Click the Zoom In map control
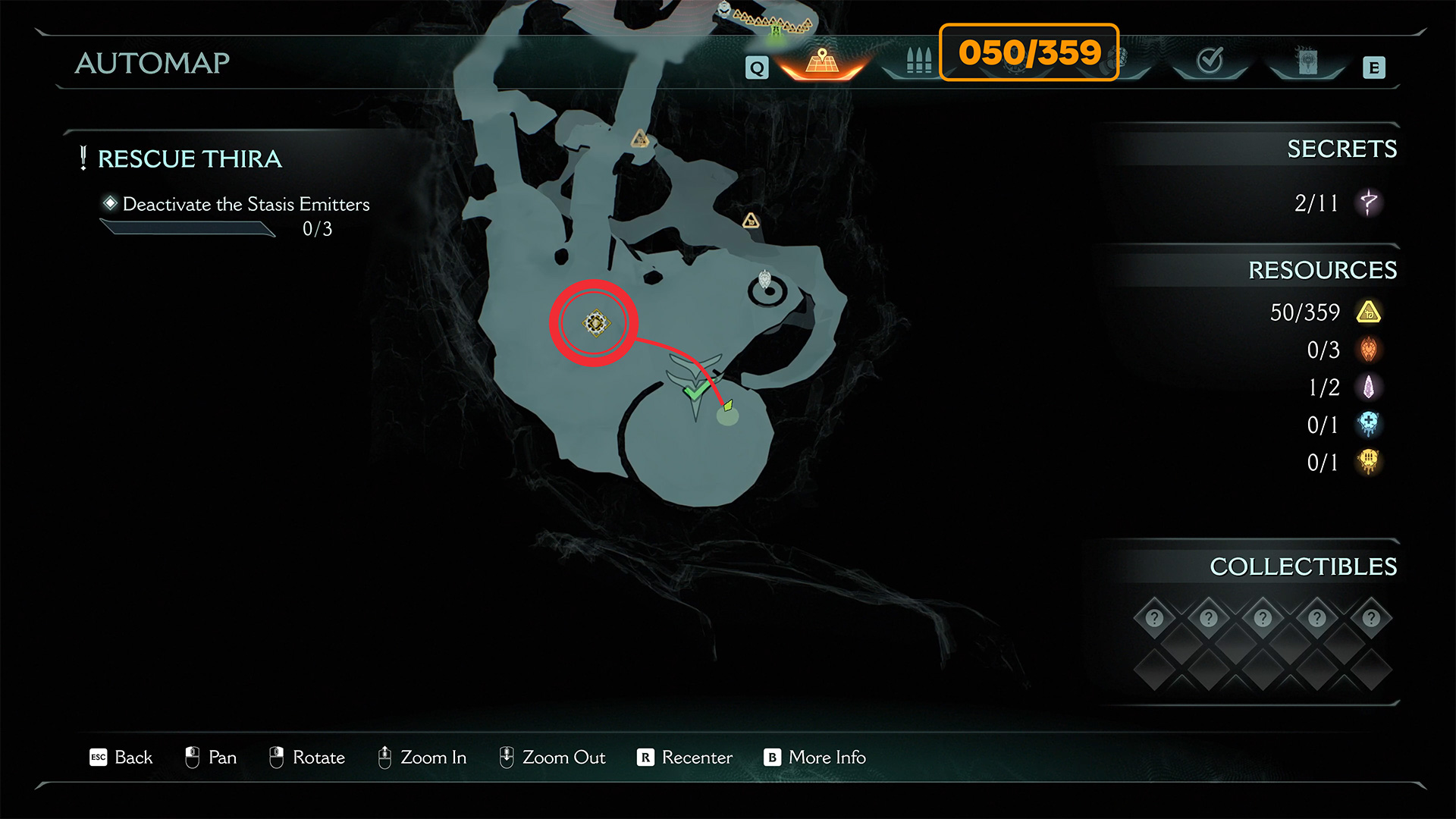 pyautogui.click(x=422, y=758)
